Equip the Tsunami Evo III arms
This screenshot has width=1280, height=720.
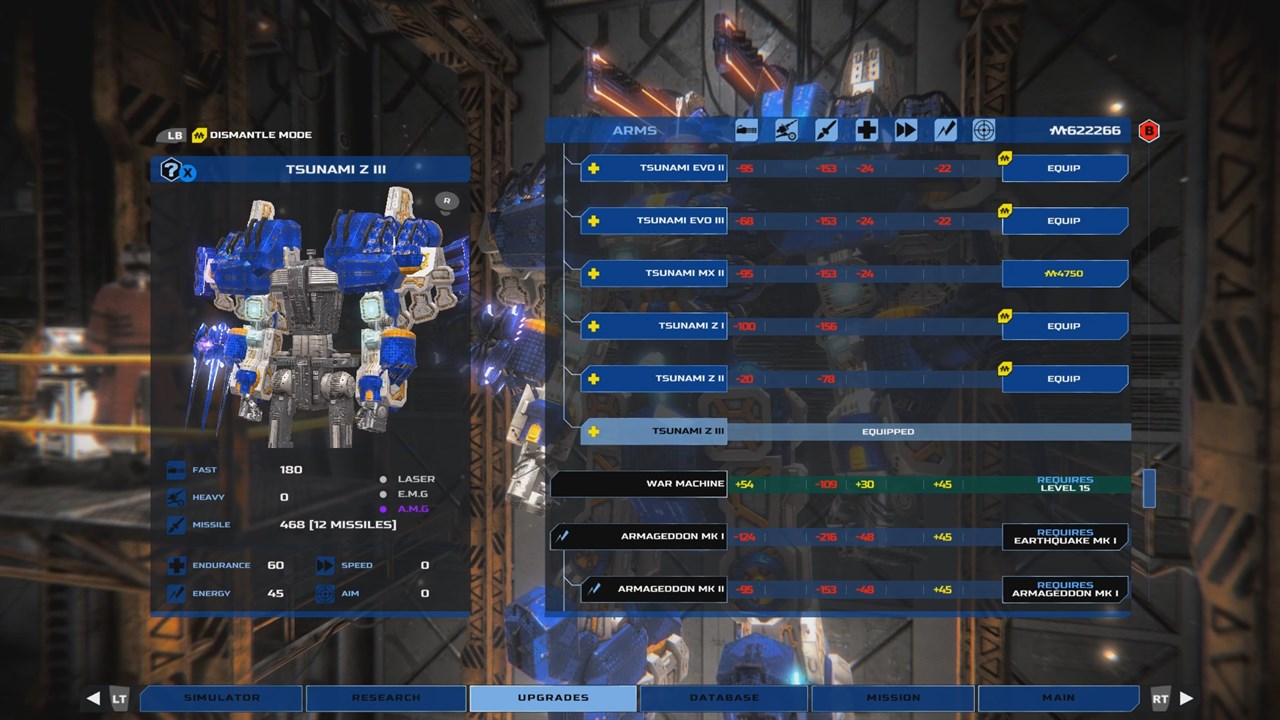[1064, 221]
